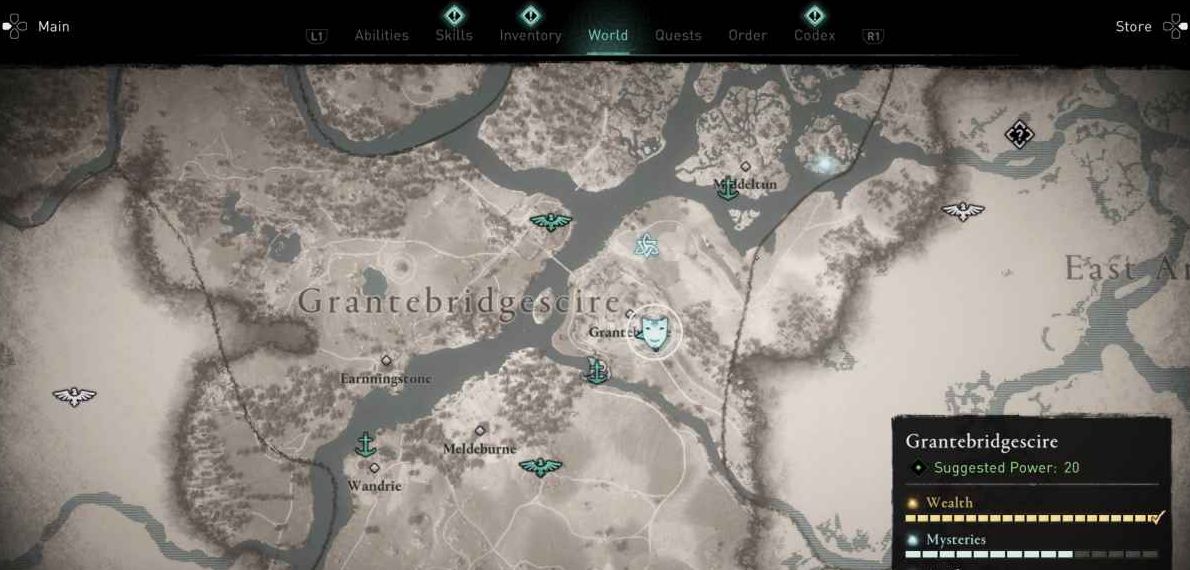Click the Middeltun harbor anchor icon
This screenshot has width=1190, height=570.
pos(729,187)
